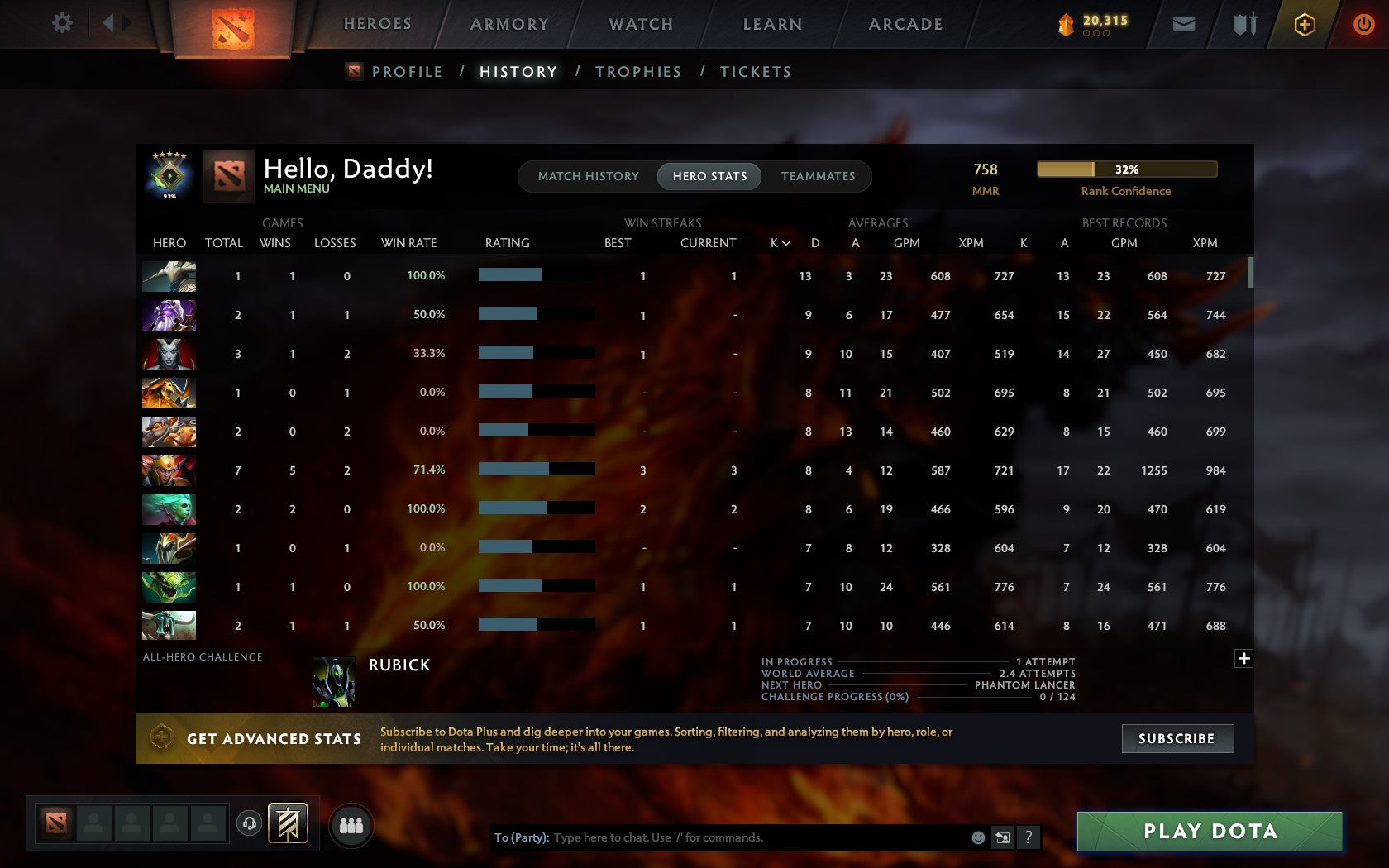This screenshot has height=868, width=1389.
Task: Click the Rank Confidence progress bar
Action: click(x=1126, y=169)
